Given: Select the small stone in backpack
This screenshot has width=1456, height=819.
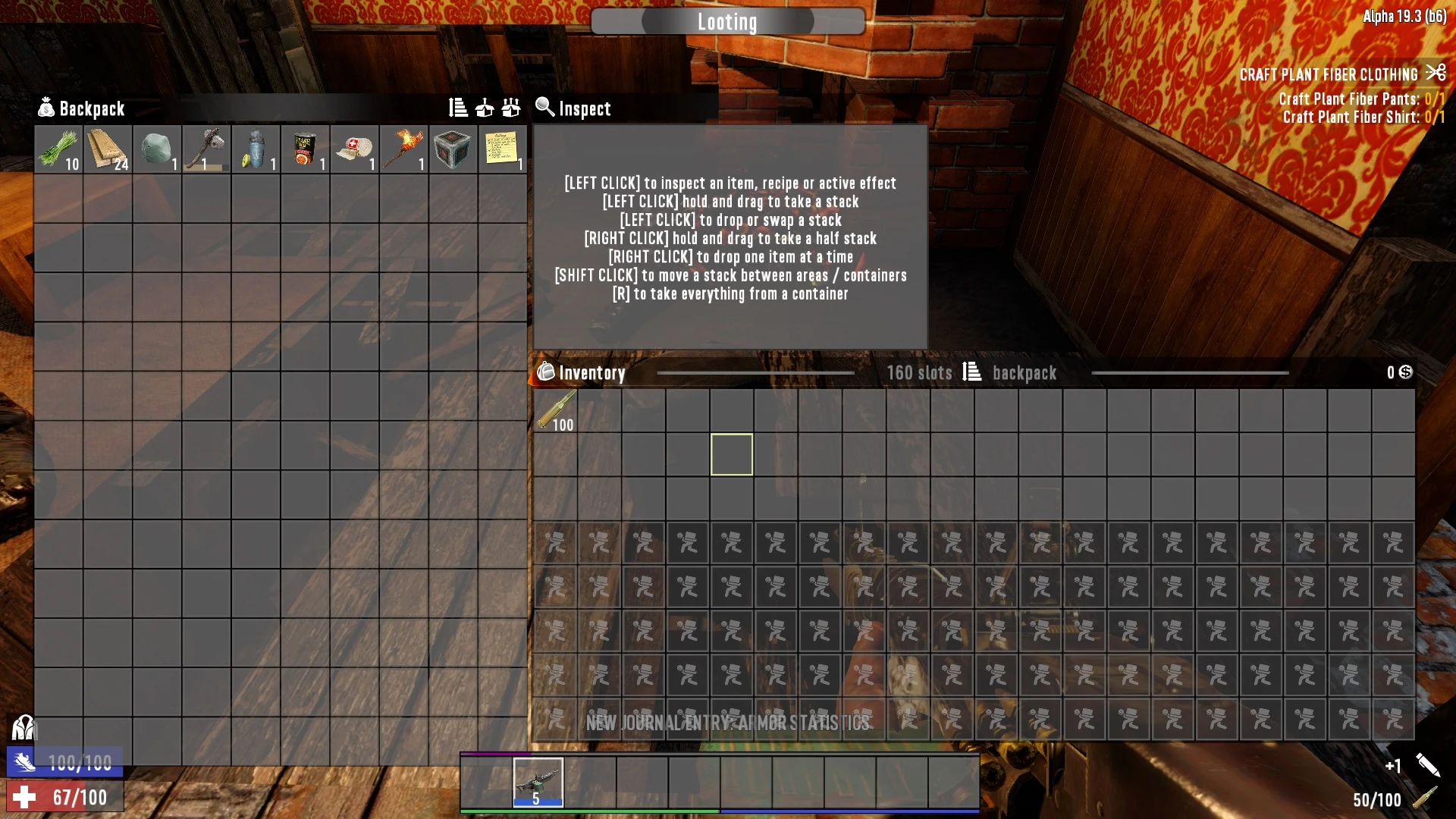Looking at the screenshot, I should tap(157, 149).
